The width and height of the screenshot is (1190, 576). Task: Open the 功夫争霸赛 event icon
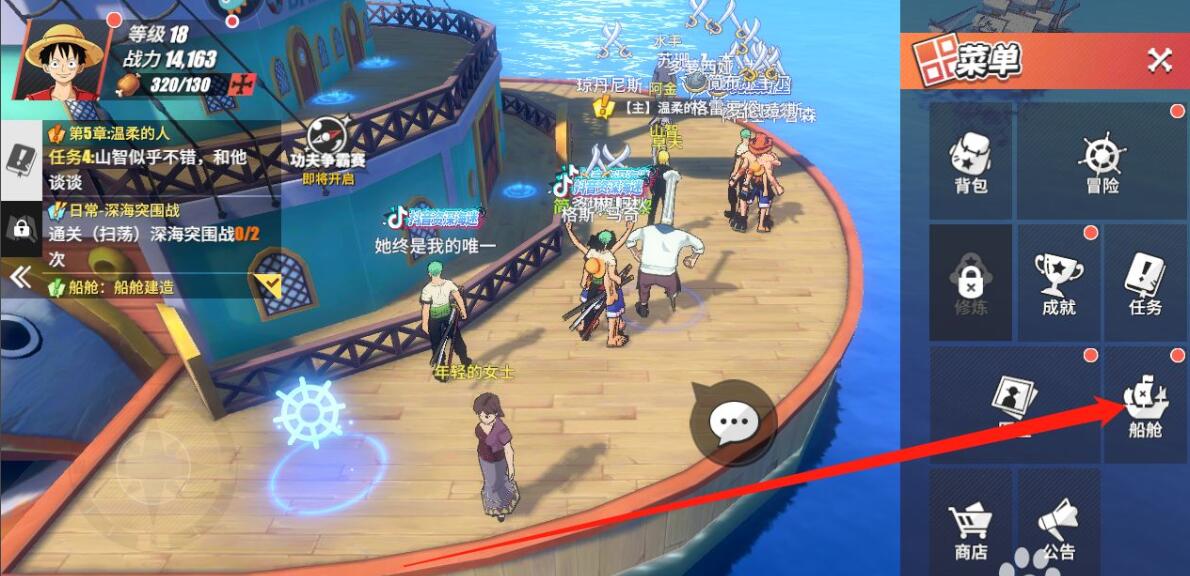pyautogui.click(x=329, y=147)
